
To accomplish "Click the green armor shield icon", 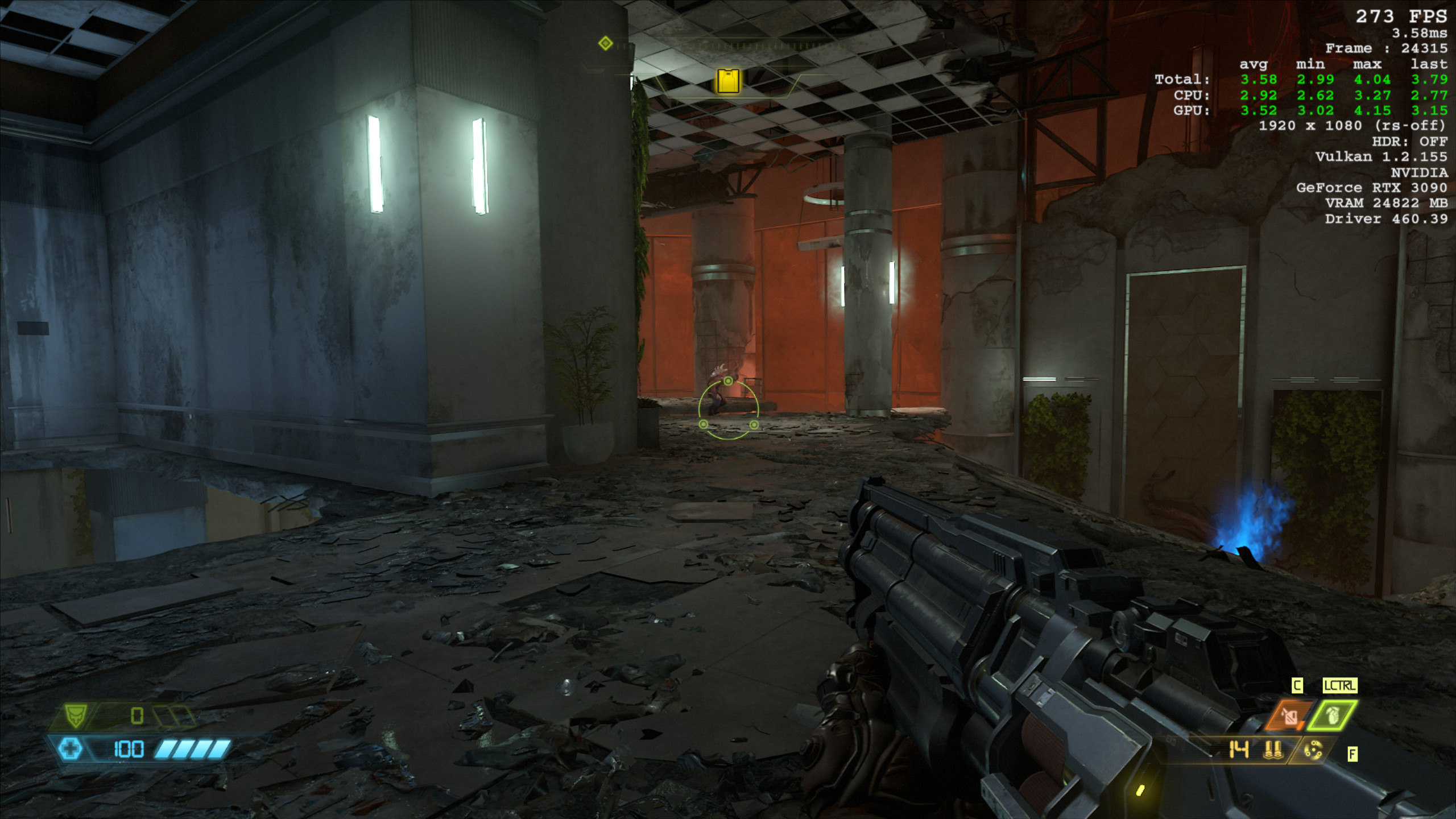I will tap(76, 715).
